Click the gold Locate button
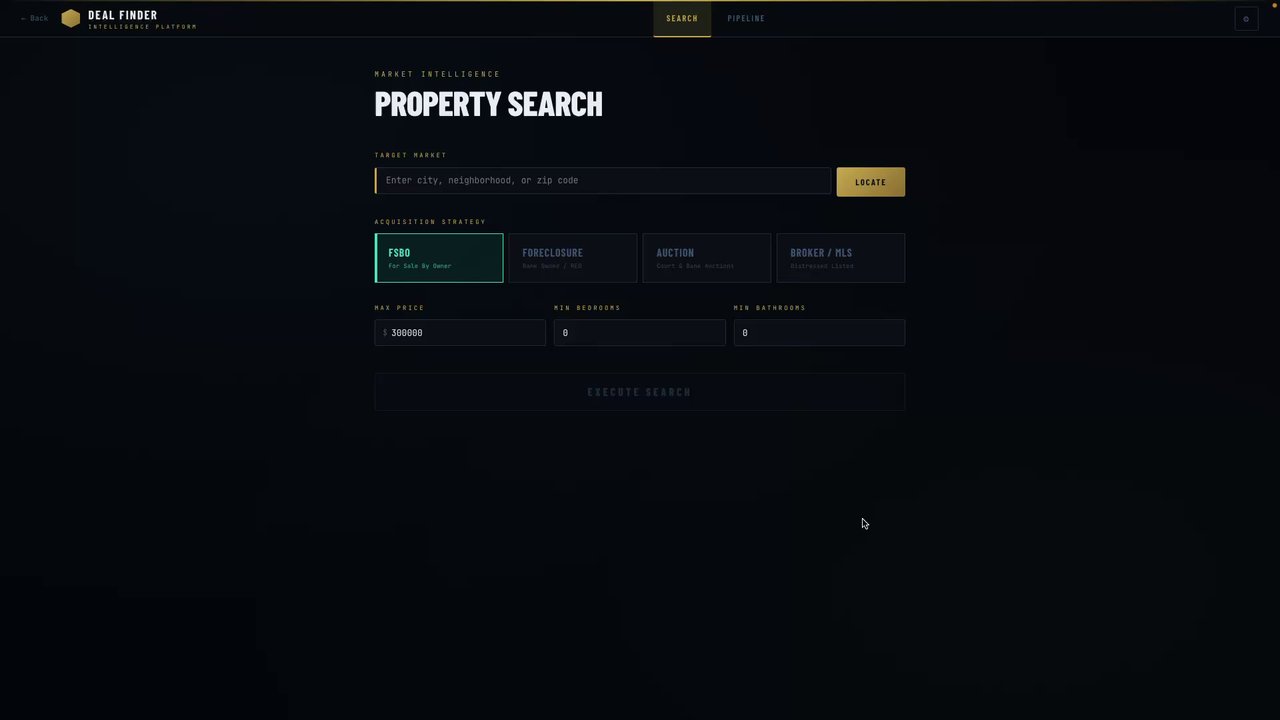This screenshot has height=720, width=1280. click(870, 182)
